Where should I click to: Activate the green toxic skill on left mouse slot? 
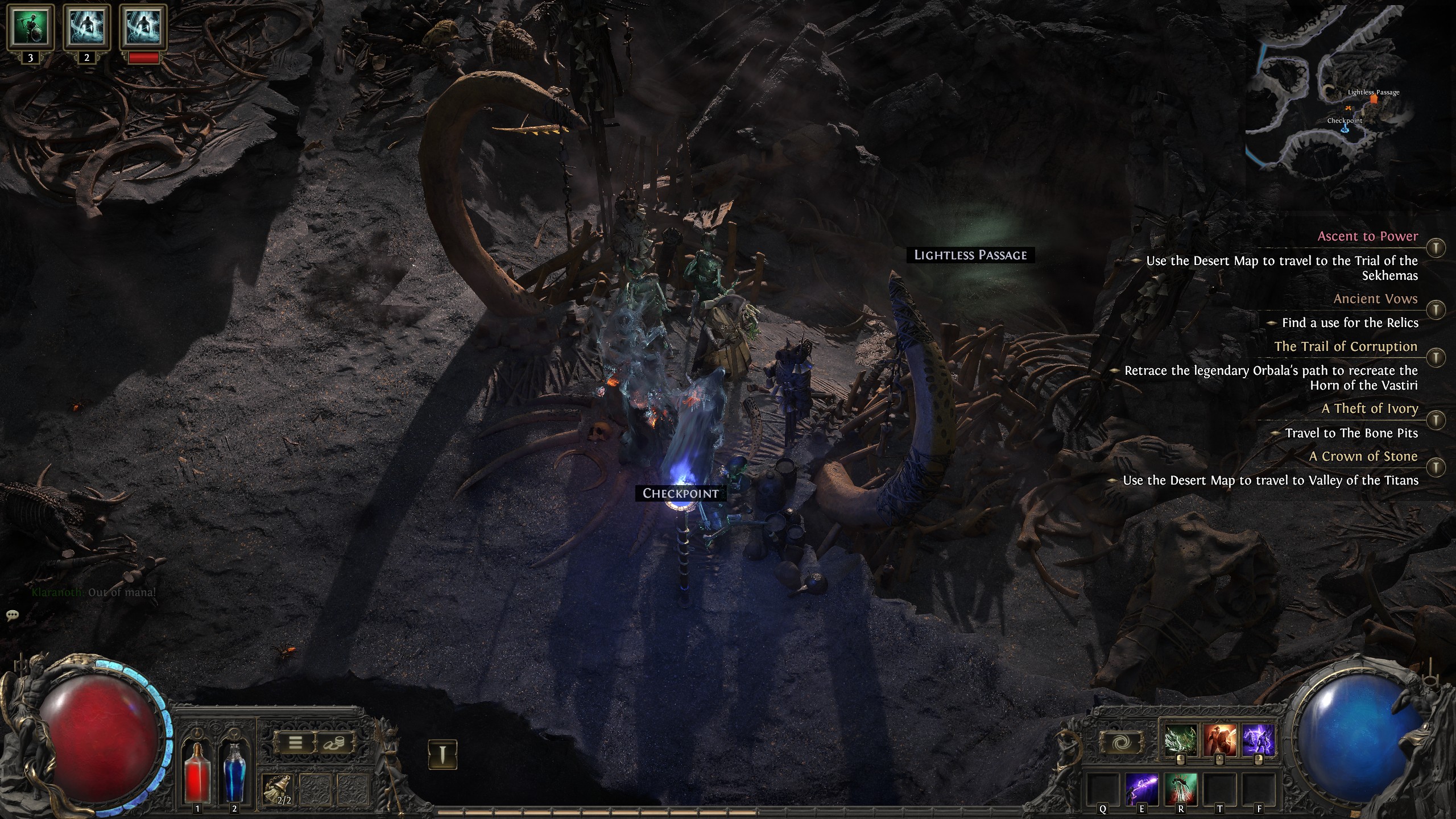pos(1181,739)
